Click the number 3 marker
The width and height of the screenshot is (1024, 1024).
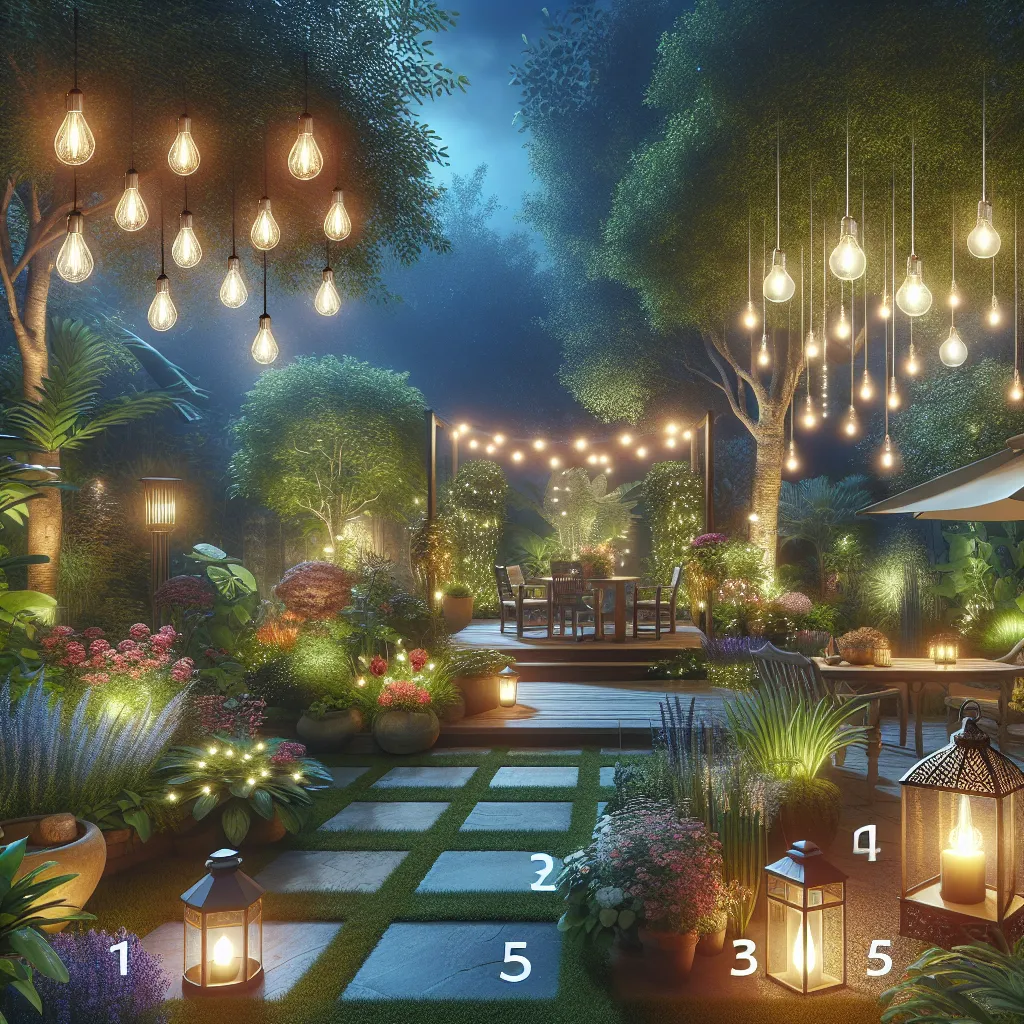[744, 958]
